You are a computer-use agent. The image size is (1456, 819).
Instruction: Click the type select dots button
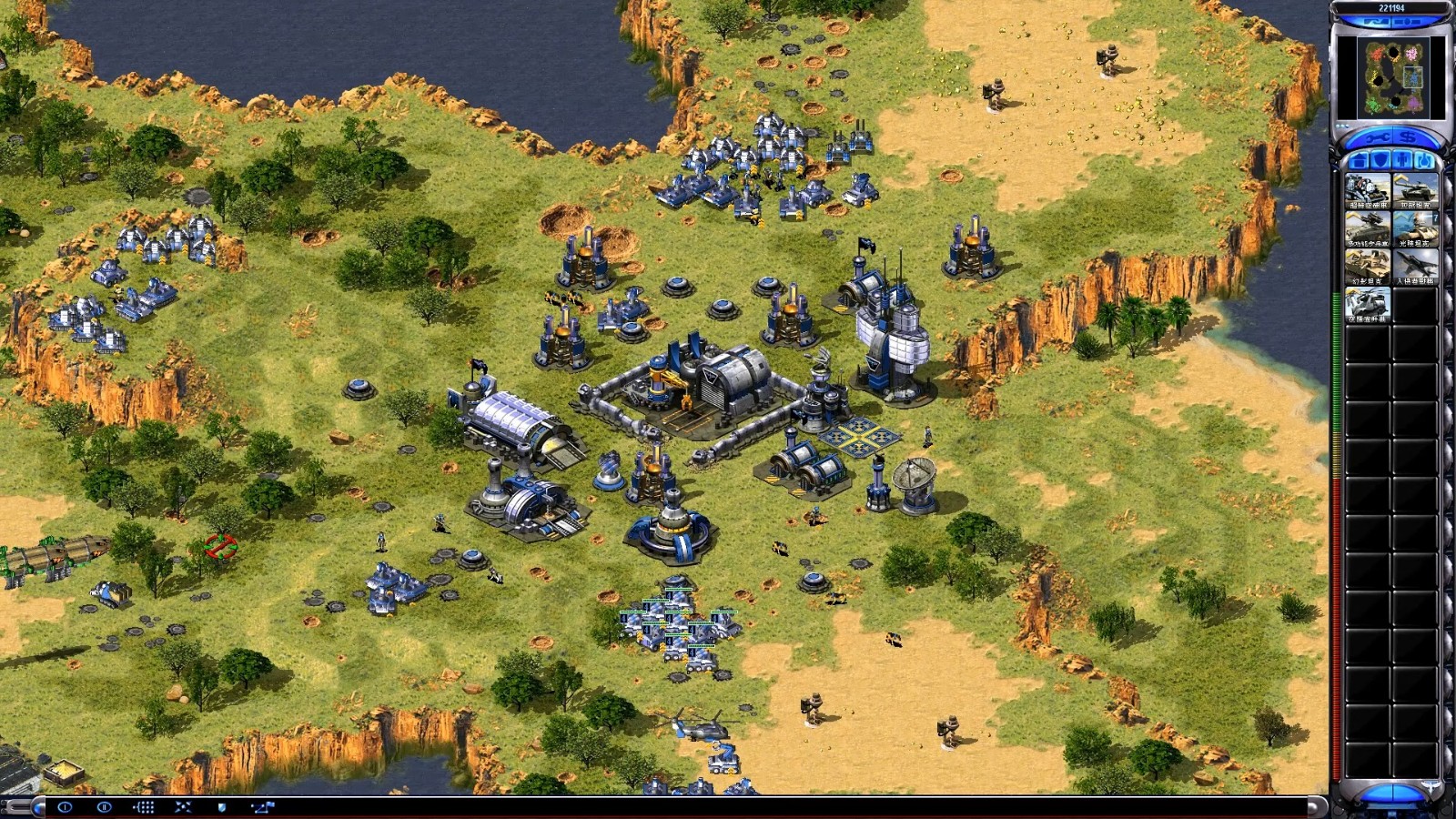point(144,807)
